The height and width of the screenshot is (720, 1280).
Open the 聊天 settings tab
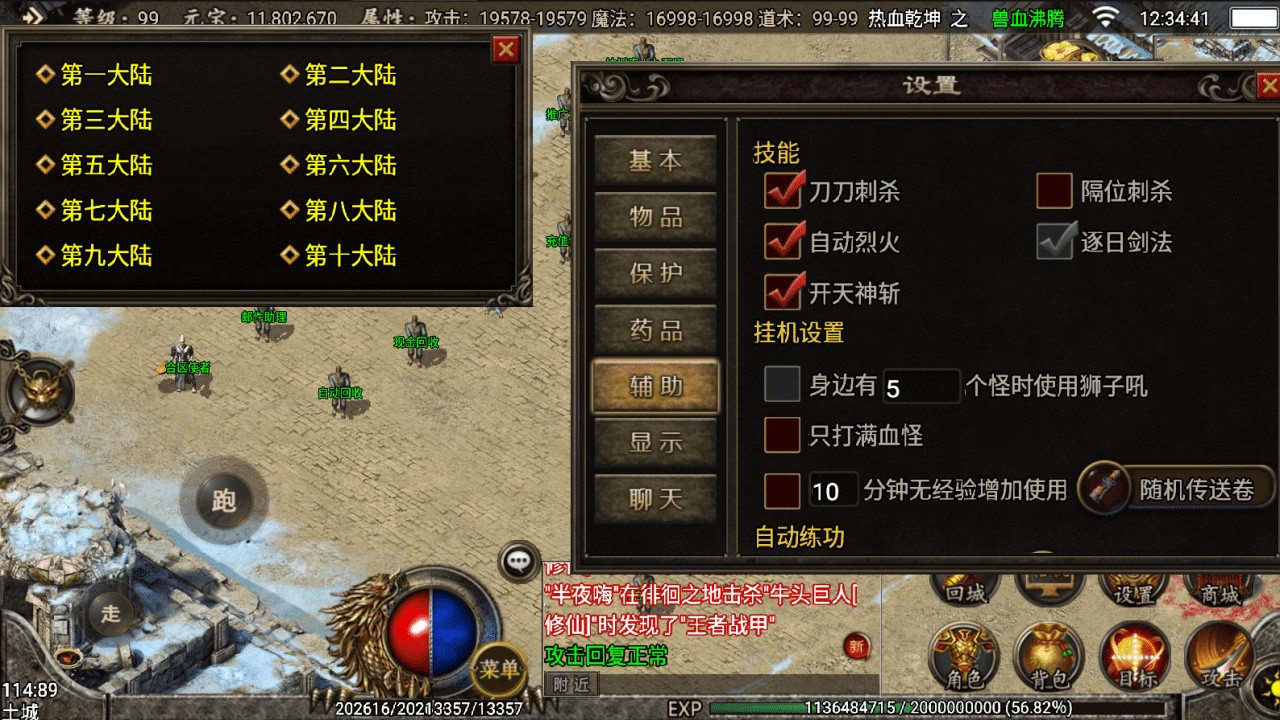(656, 499)
